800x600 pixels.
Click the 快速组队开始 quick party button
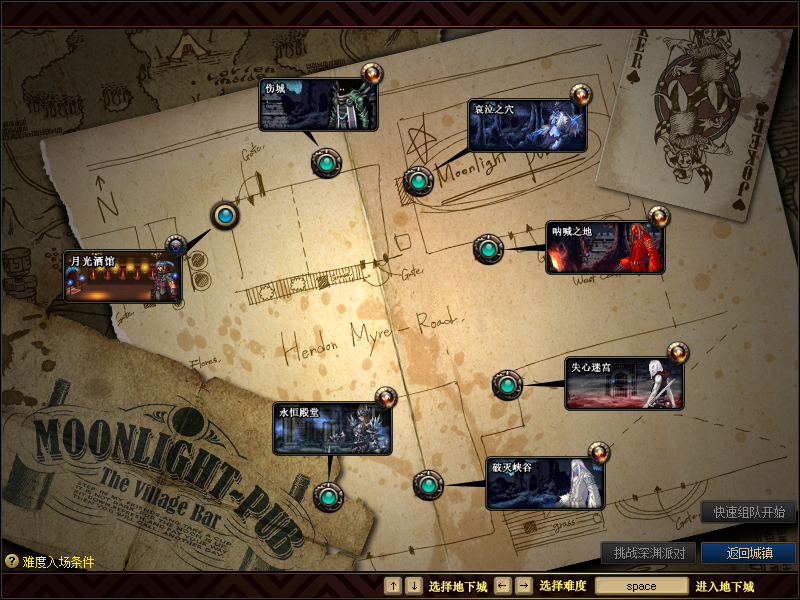pyautogui.click(x=749, y=512)
